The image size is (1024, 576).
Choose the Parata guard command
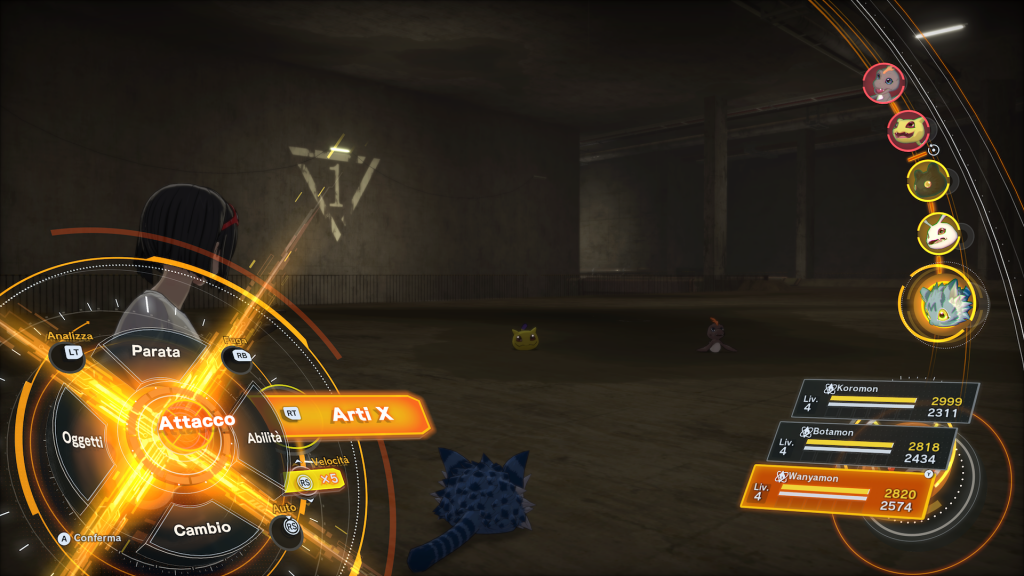tap(156, 352)
